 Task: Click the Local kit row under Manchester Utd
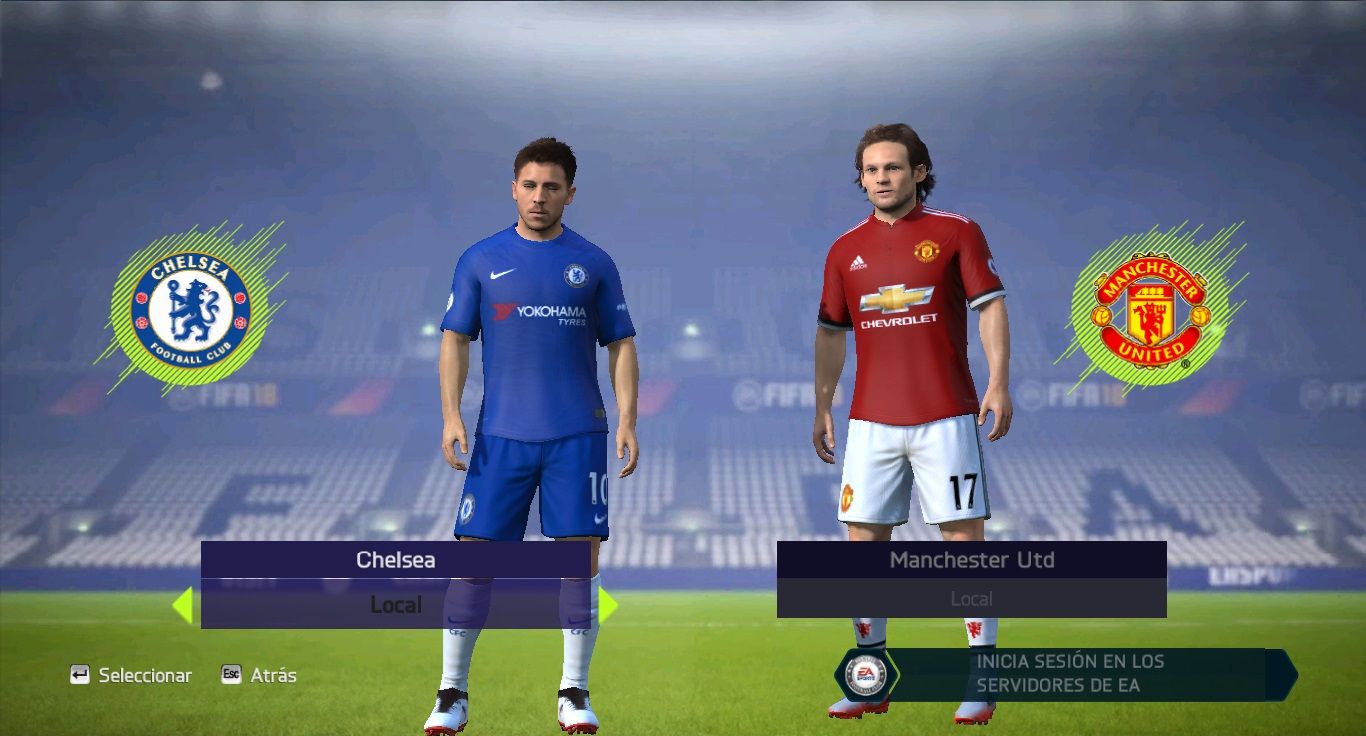click(x=971, y=599)
